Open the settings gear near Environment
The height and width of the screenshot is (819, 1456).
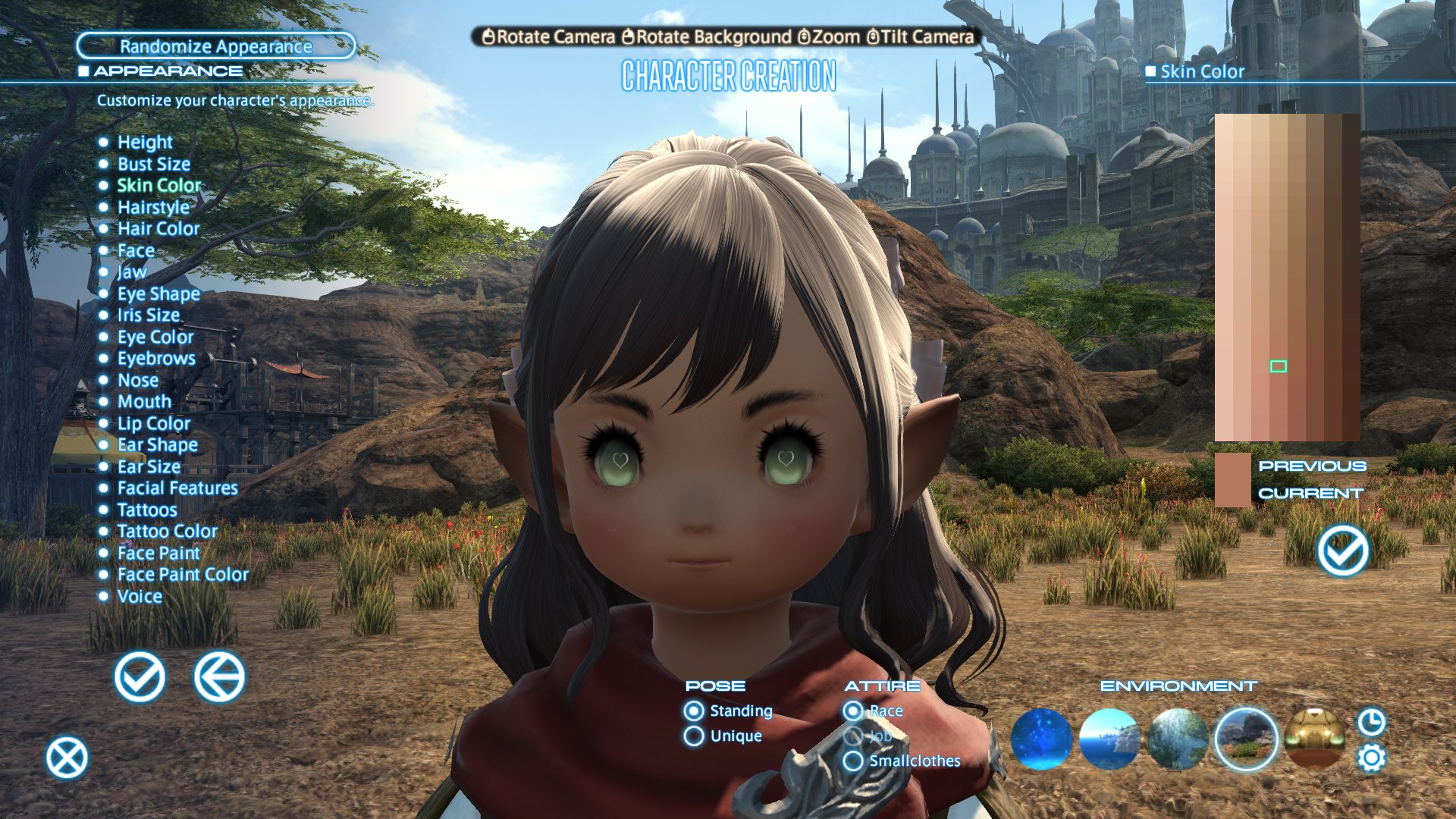click(x=1372, y=756)
